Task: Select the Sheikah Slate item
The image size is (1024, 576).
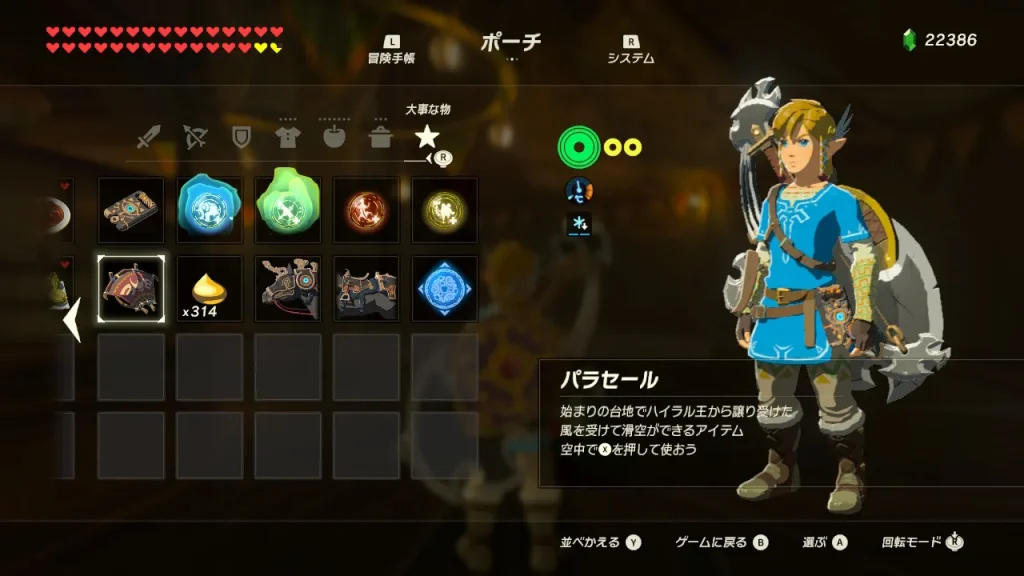Action: pos(131,210)
